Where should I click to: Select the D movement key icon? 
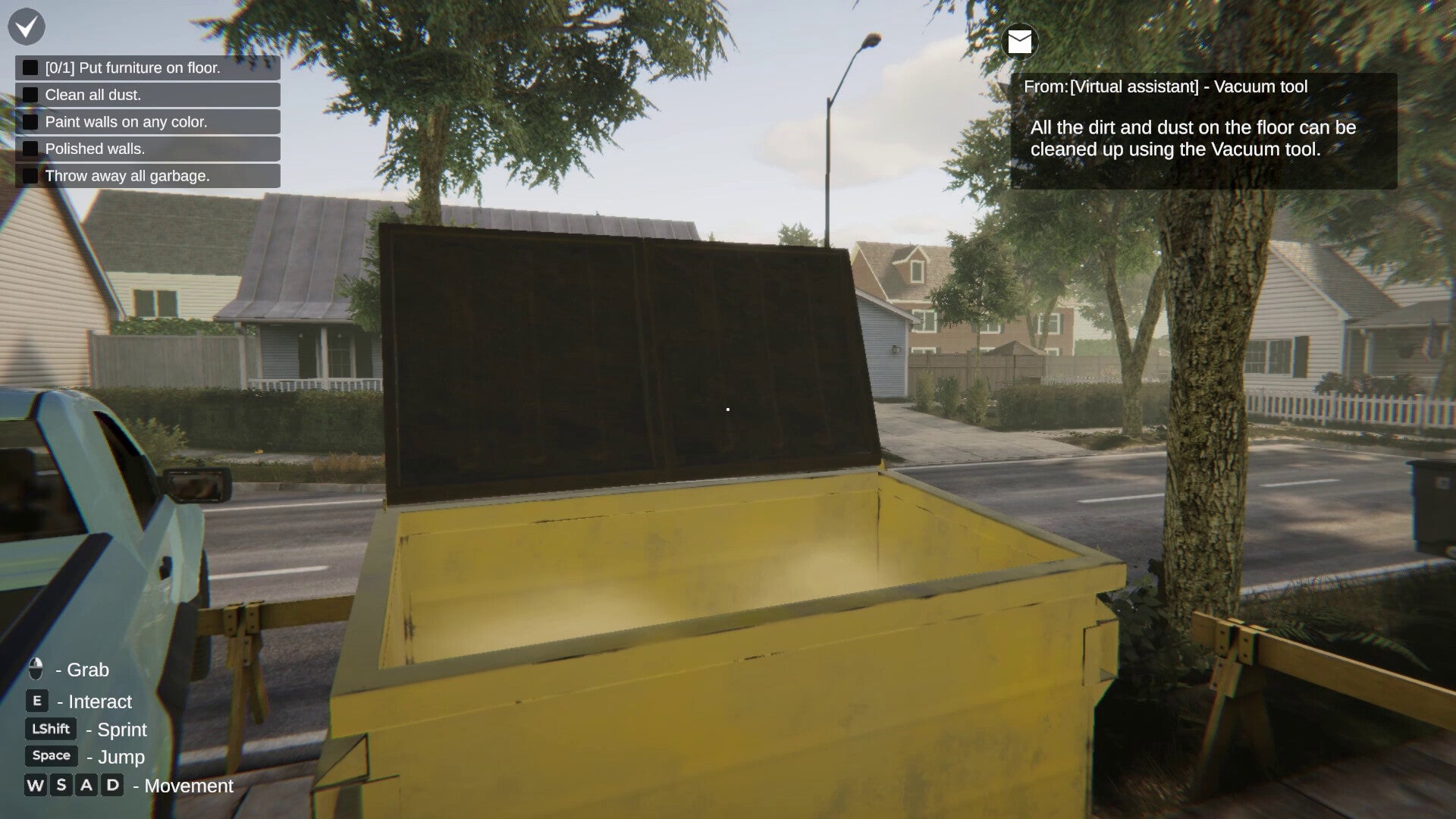[112, 786]
